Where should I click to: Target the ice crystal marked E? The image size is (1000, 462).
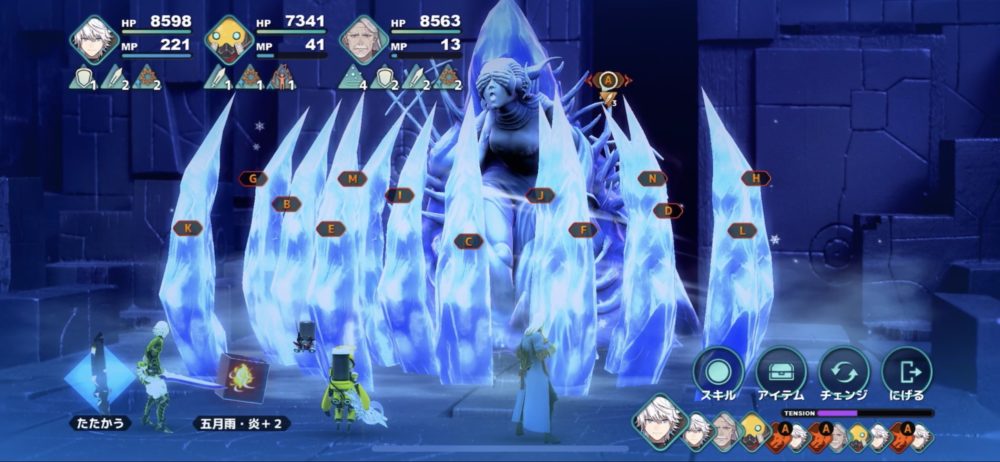(330, 229)
